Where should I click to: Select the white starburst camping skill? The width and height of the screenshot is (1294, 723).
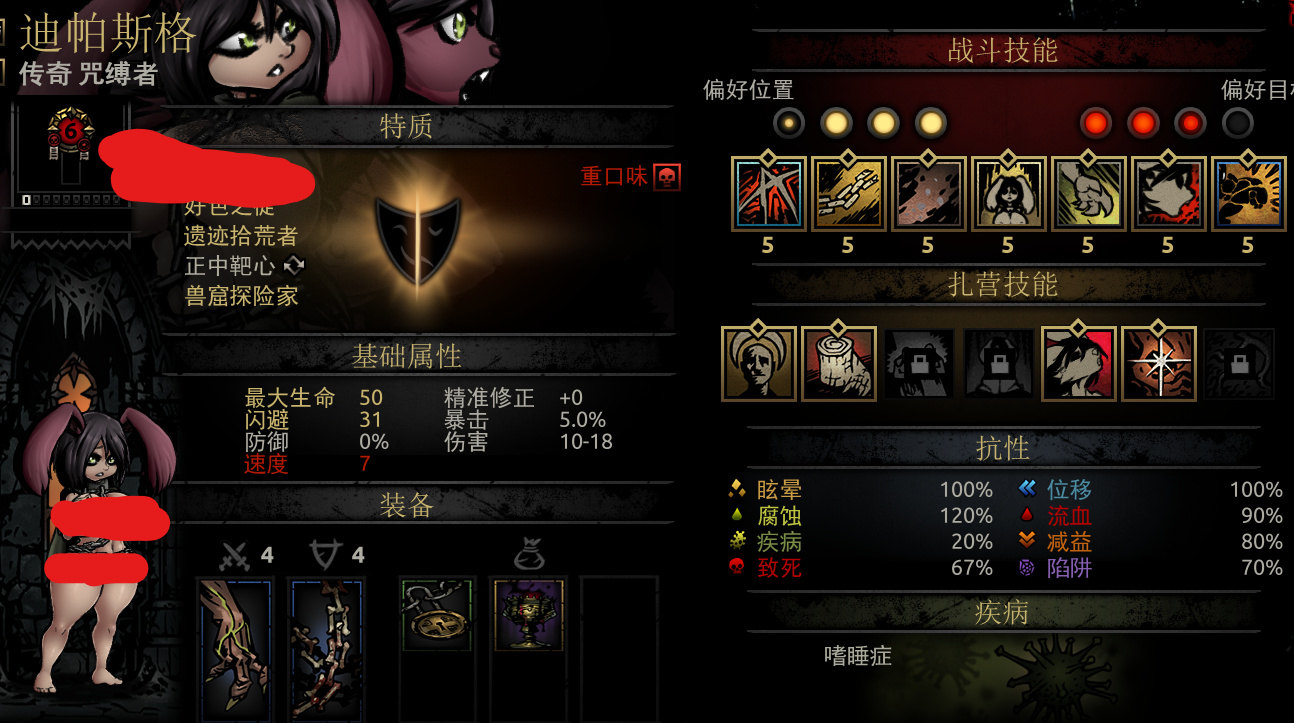tap(1159, 364)
